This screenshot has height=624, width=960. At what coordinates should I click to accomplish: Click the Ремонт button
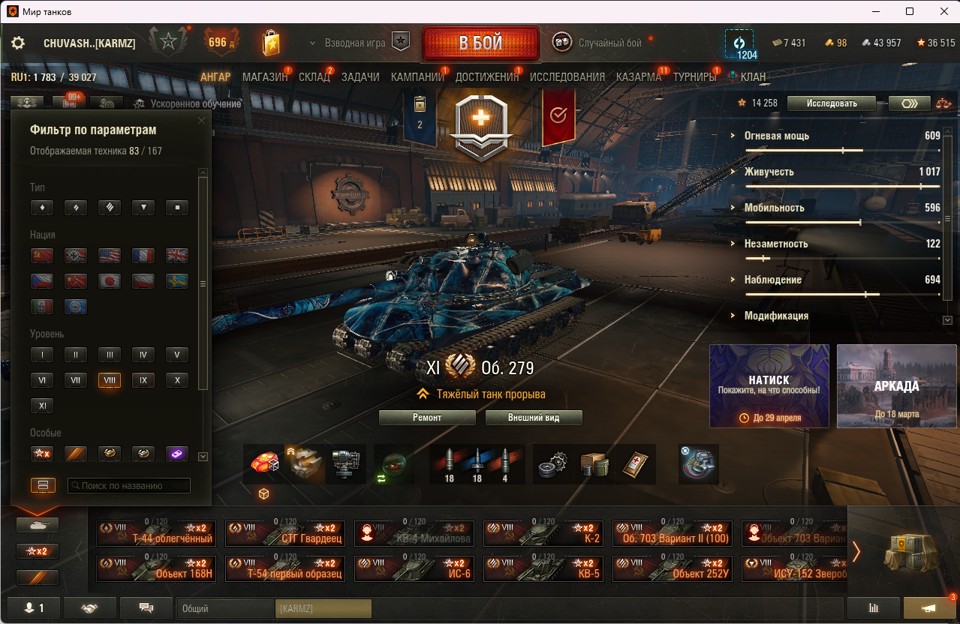coord(427,417)
